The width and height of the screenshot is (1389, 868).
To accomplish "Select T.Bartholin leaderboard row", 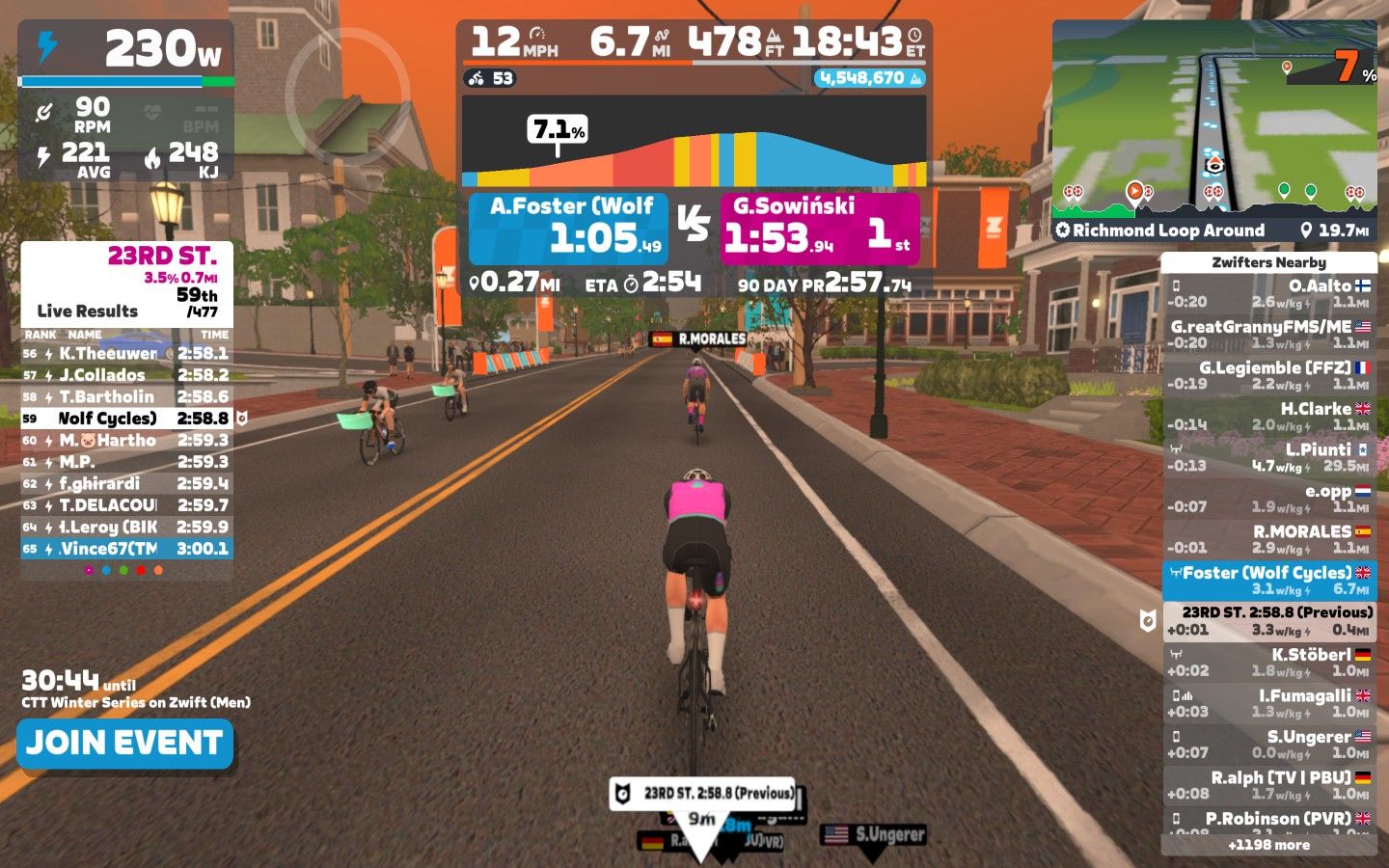I will tap(126, 397).
